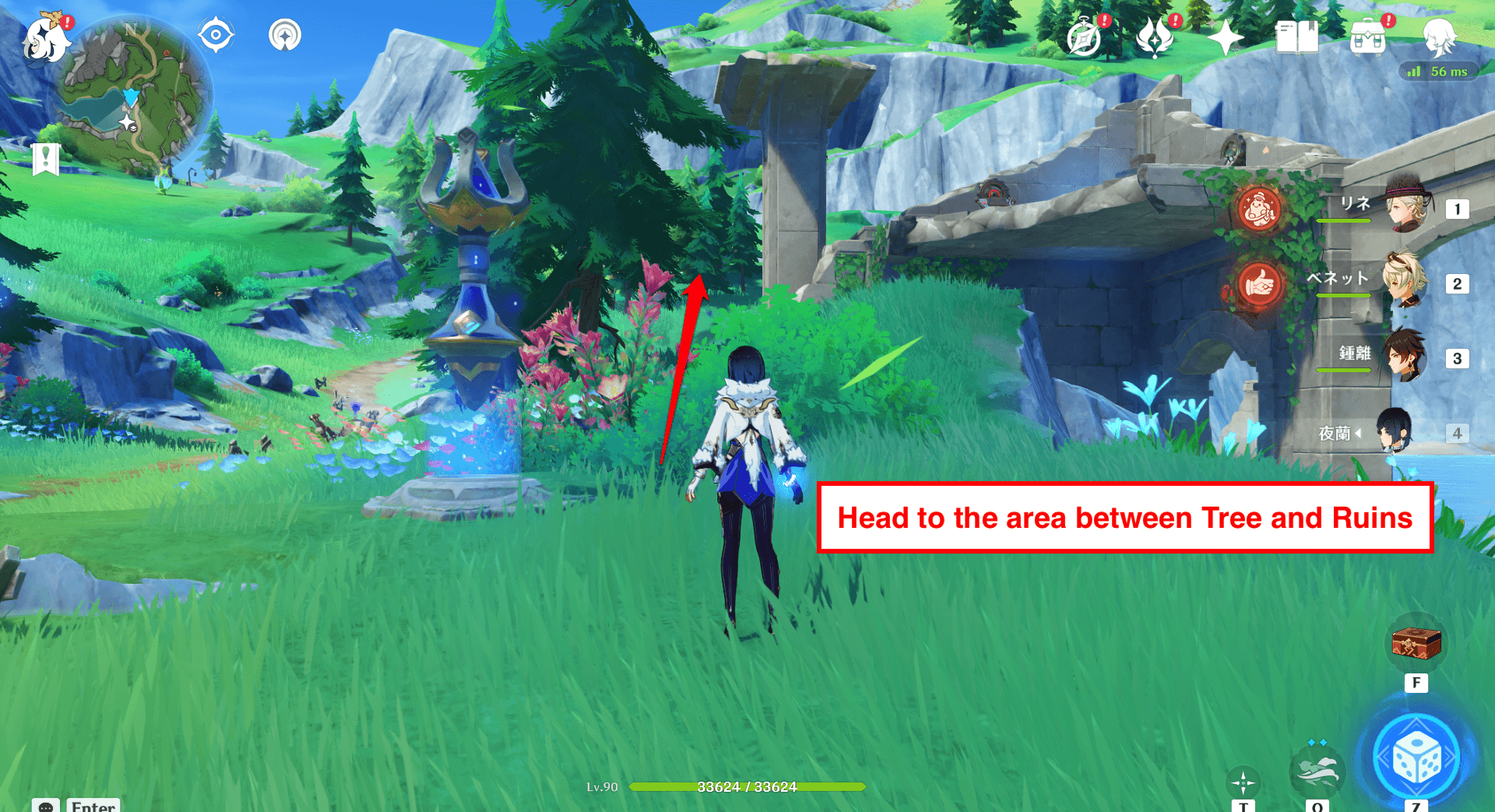Open the Events overview wings icon
This screenshot has width=1495, height=812.
click(x=1155, y=35)
